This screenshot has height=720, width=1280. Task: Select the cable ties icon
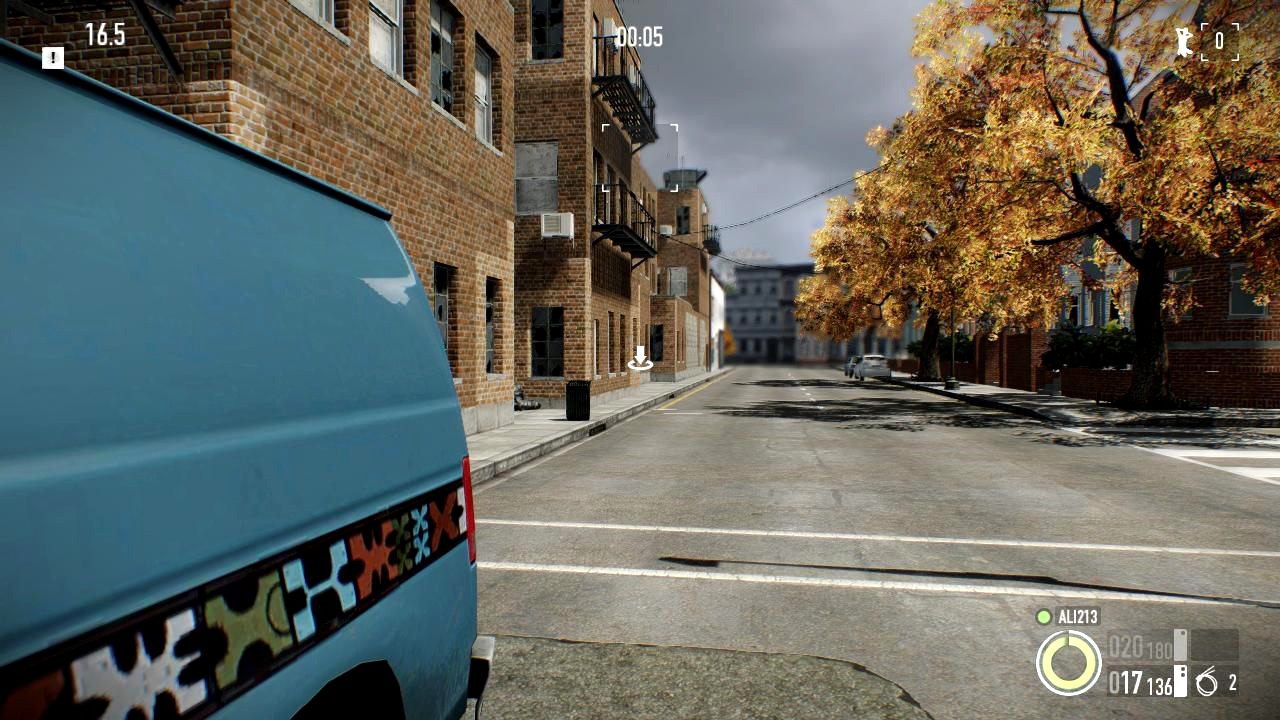1207,684
